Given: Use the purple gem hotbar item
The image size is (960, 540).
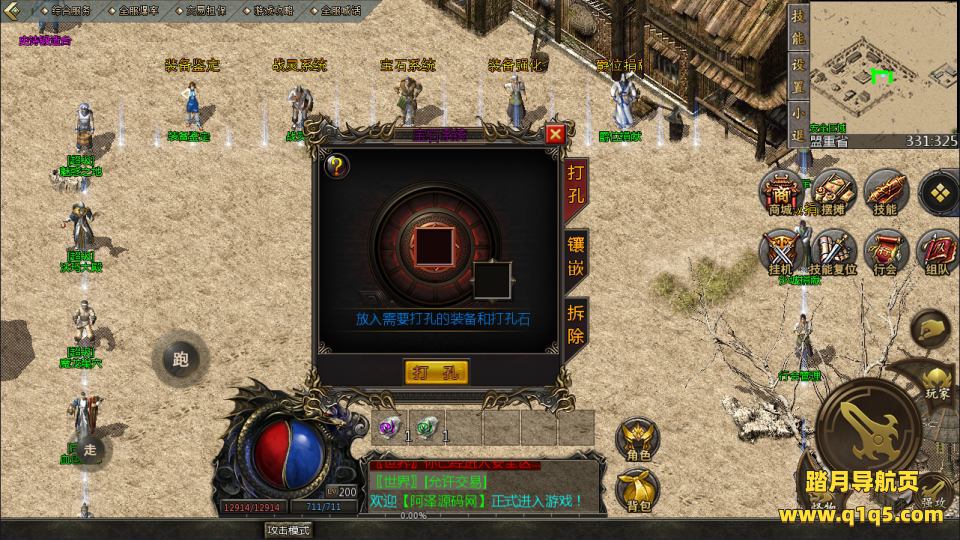Looking at the screenshot, I should pos(388,427).
